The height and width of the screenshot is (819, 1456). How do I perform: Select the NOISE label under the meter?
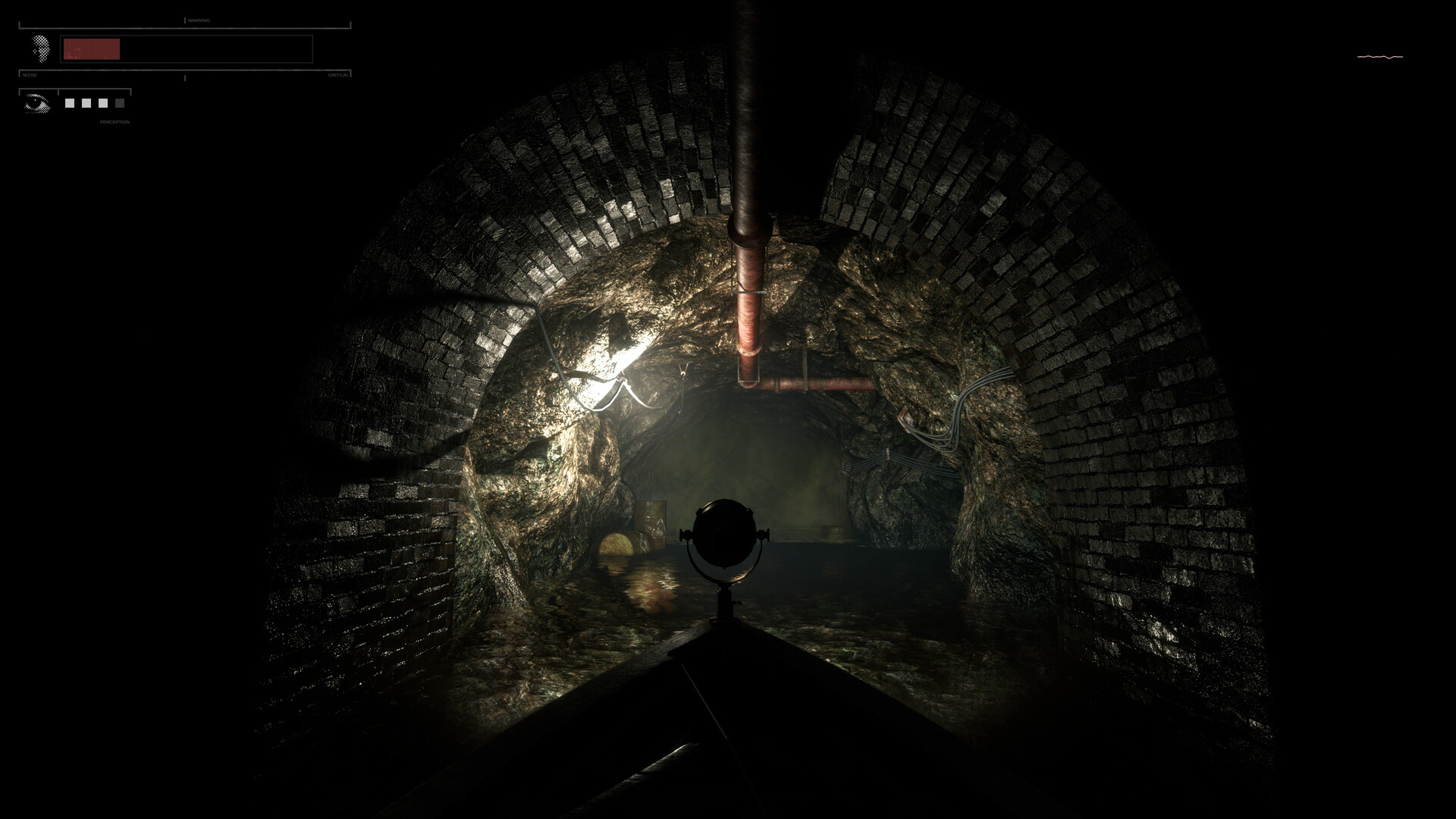point(30,74)
